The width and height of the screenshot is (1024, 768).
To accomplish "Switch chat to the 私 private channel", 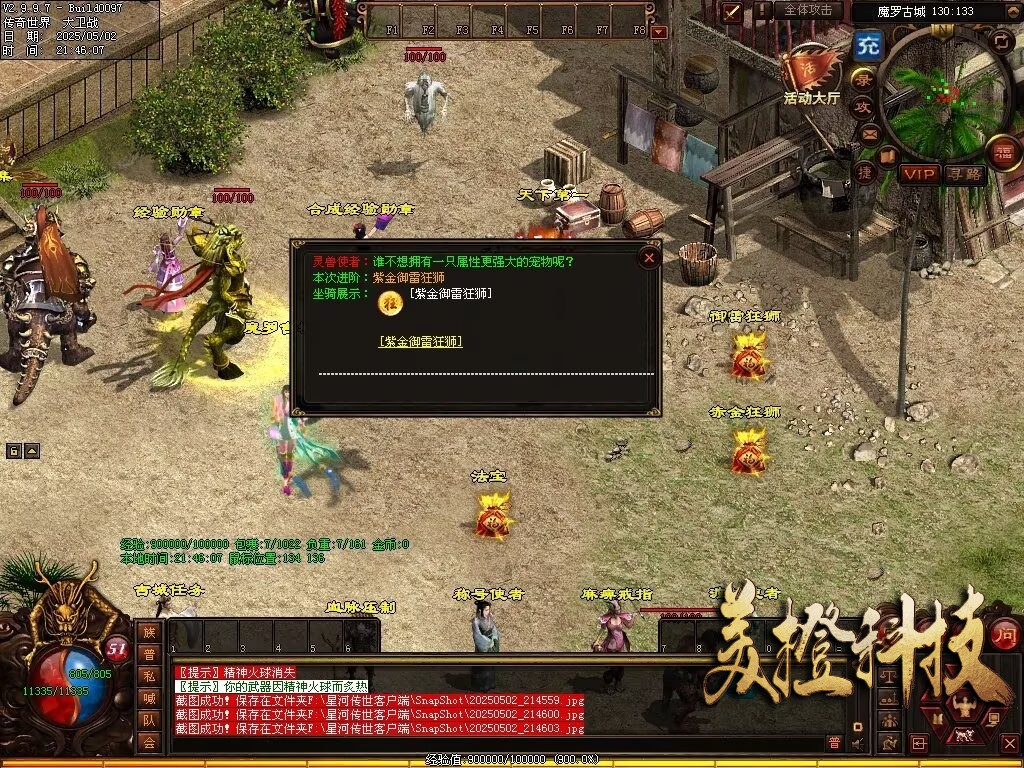I will point(149,677).
